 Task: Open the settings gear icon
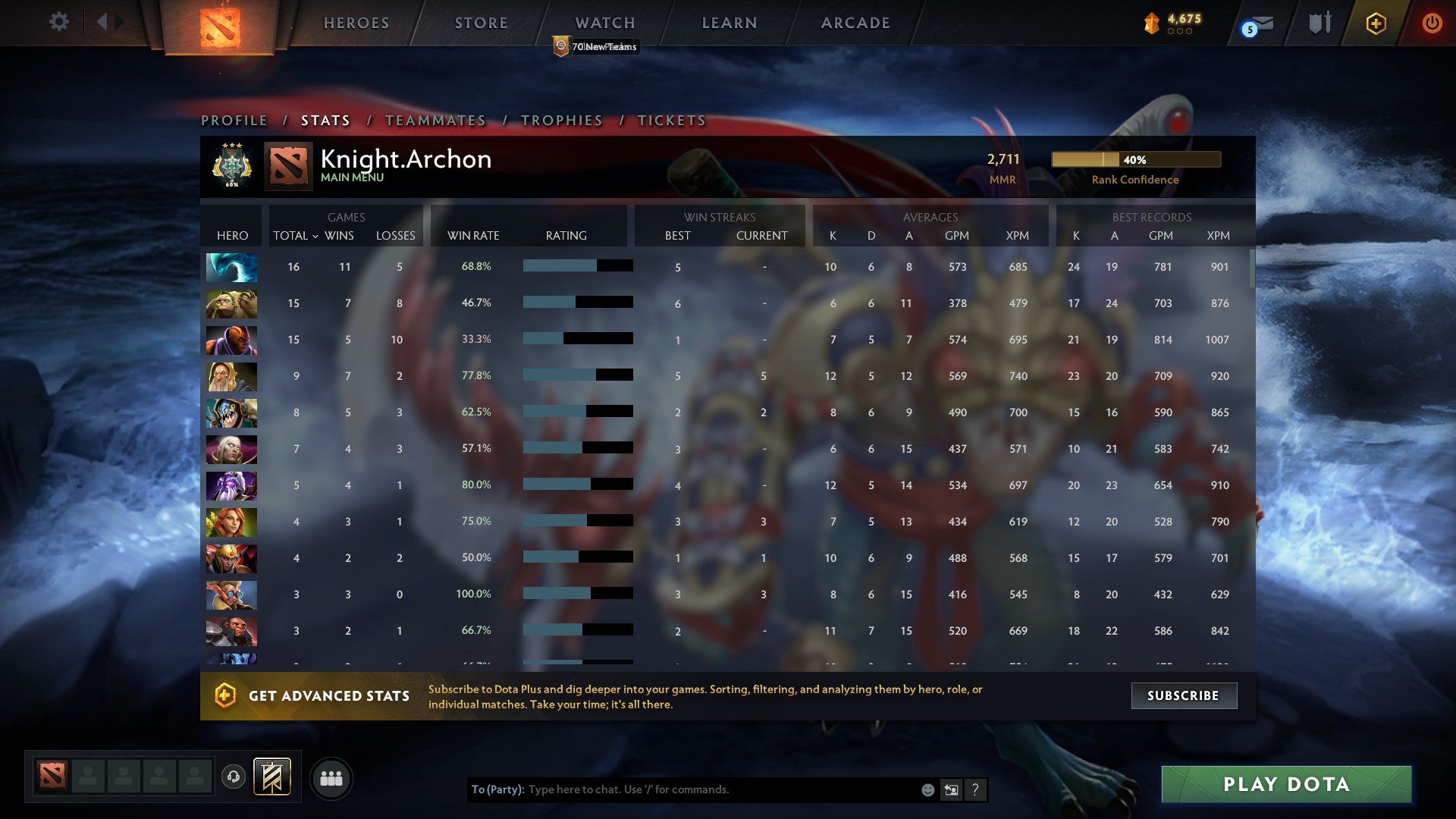58,22
